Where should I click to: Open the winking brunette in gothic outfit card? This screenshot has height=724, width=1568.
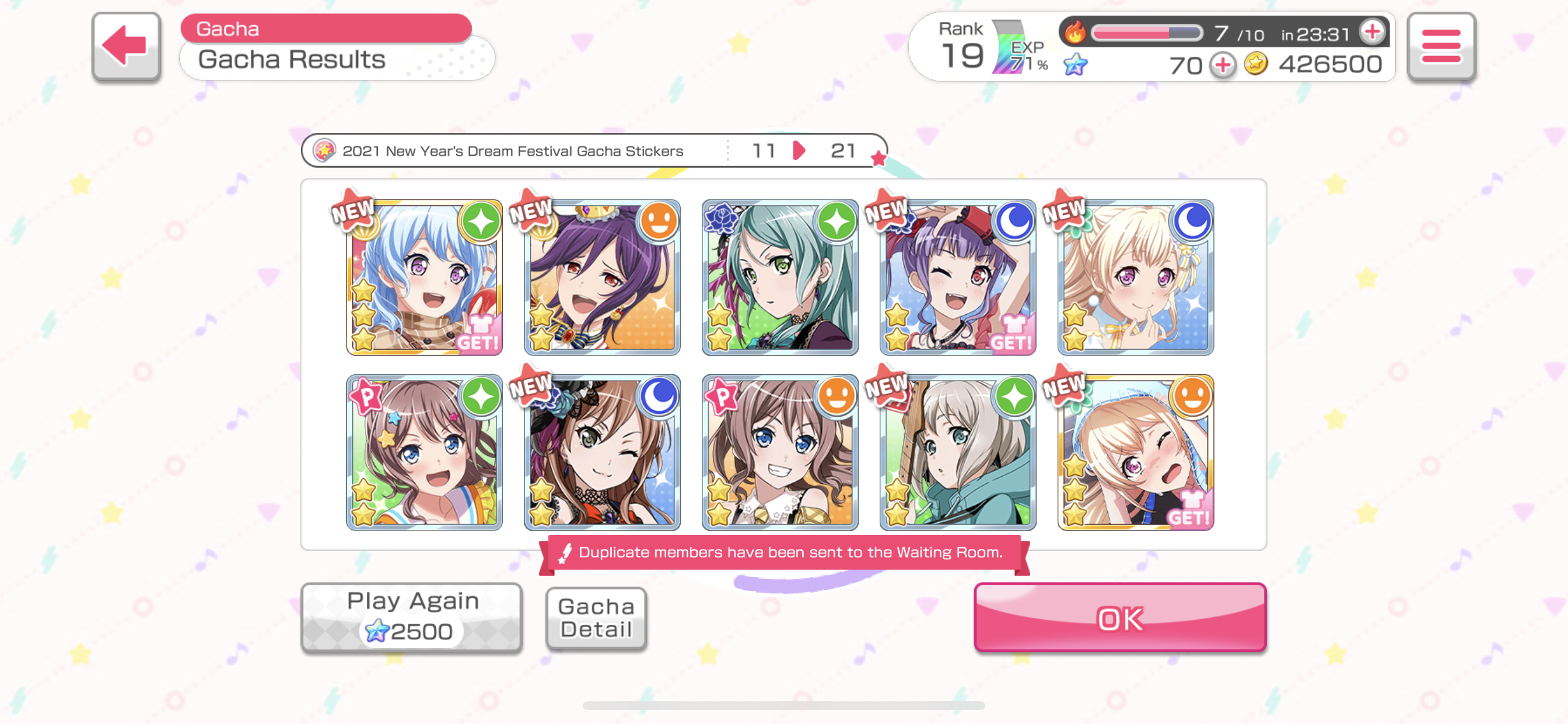[602, 453]
